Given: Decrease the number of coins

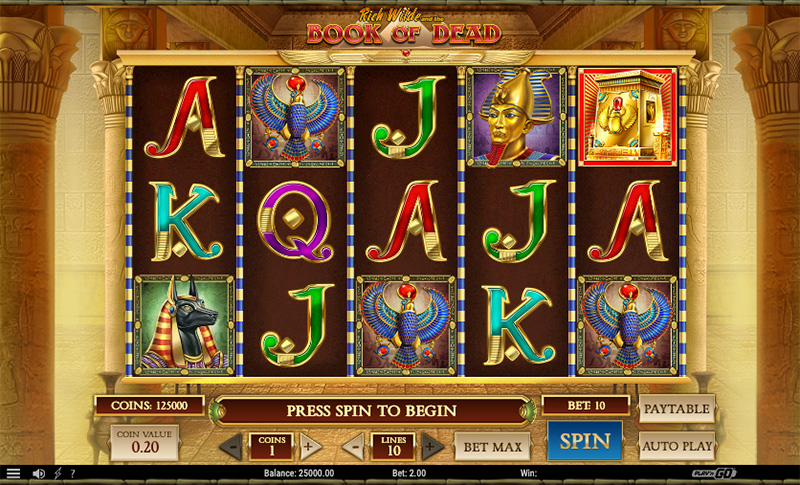Looking at the screenshot, I should click(x=231, y=445).
